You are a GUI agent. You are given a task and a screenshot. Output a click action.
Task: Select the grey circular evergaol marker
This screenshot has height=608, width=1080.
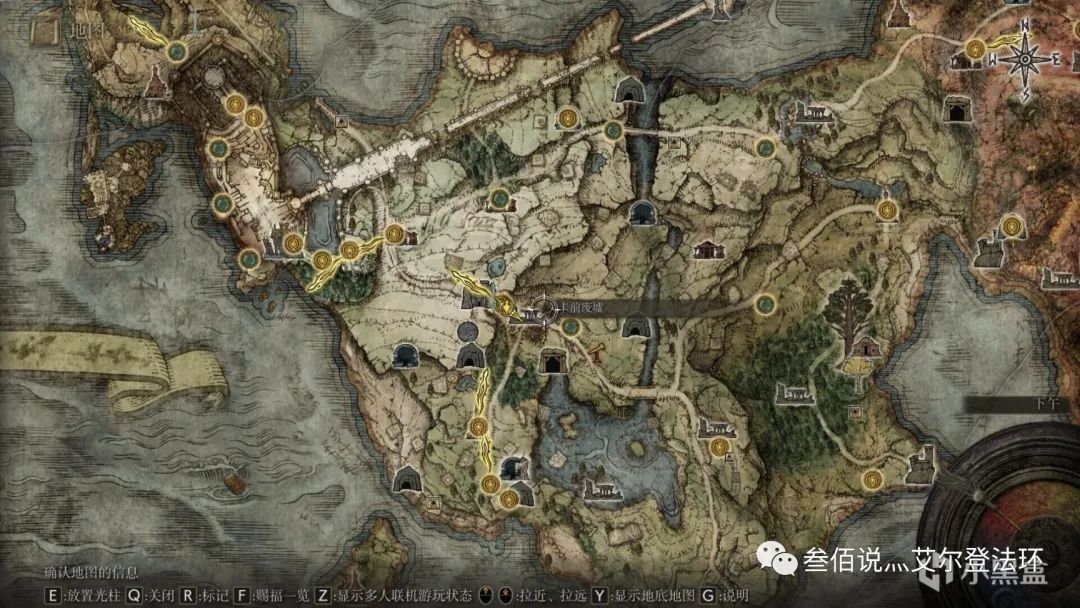click(468, 331)
